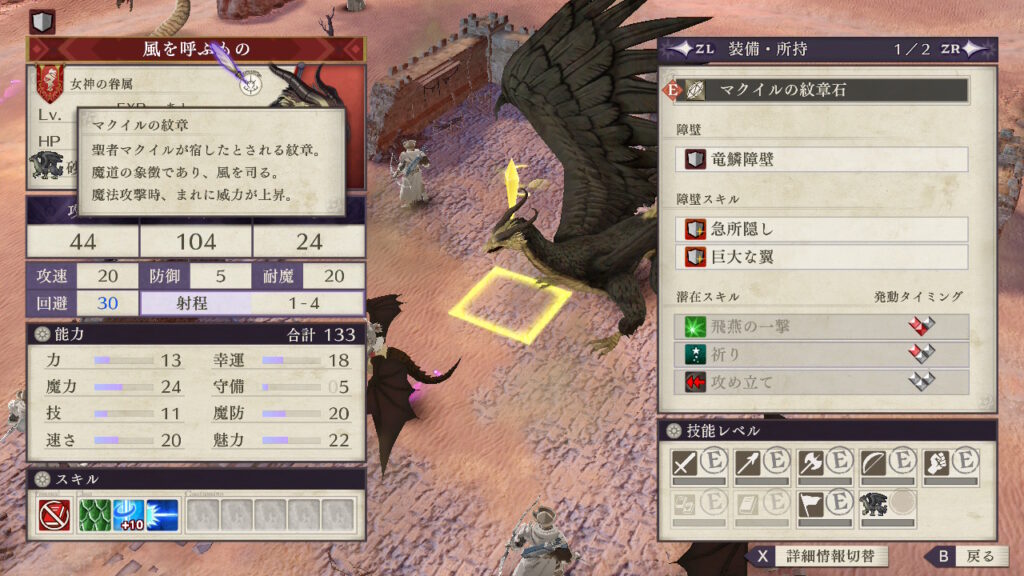Select the axe skill level icon
The height and width of the screenshot is (576, 1024).
pyautogui.click(x=809, y=463)
